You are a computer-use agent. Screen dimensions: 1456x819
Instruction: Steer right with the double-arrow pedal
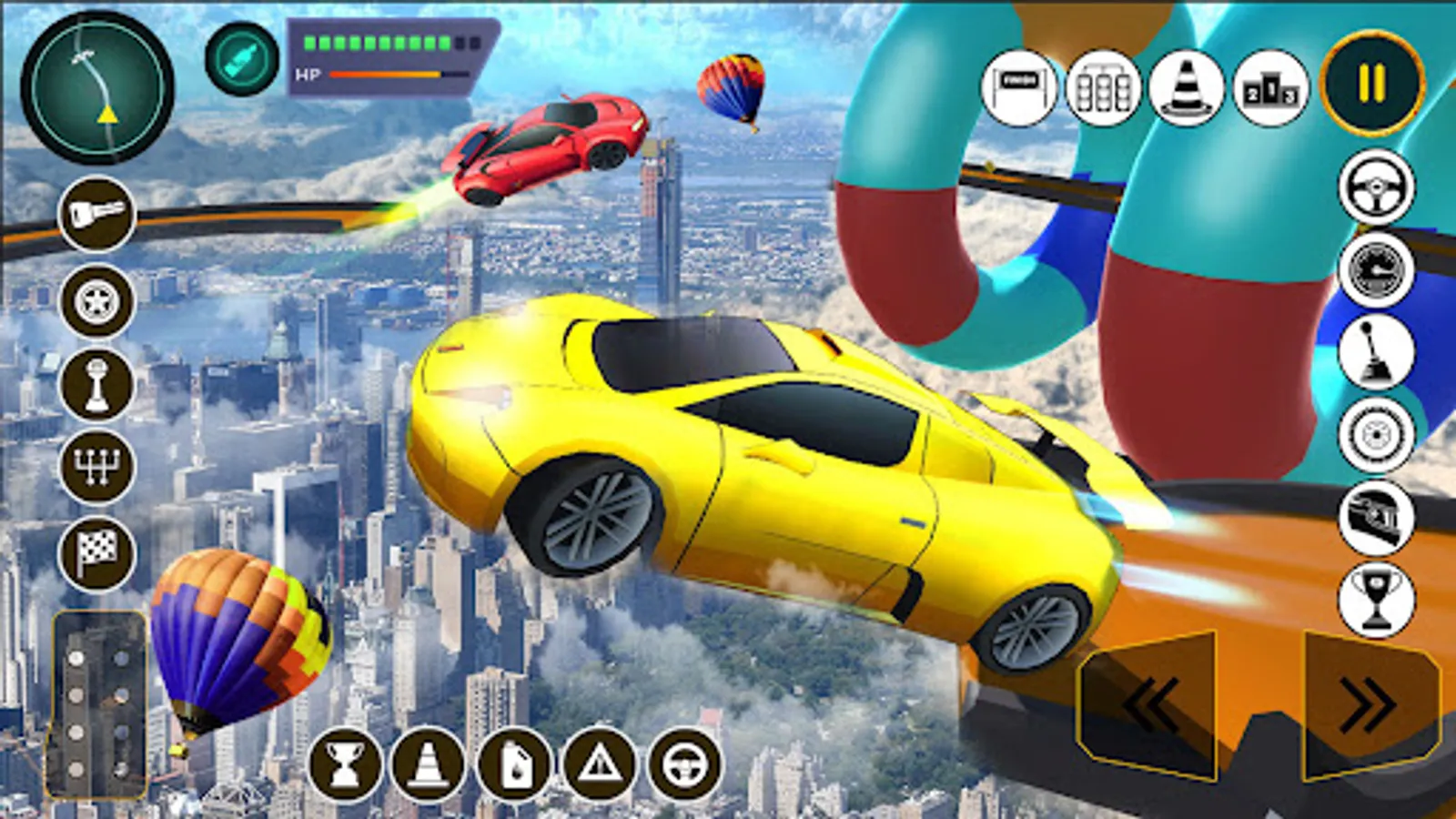1370,703
